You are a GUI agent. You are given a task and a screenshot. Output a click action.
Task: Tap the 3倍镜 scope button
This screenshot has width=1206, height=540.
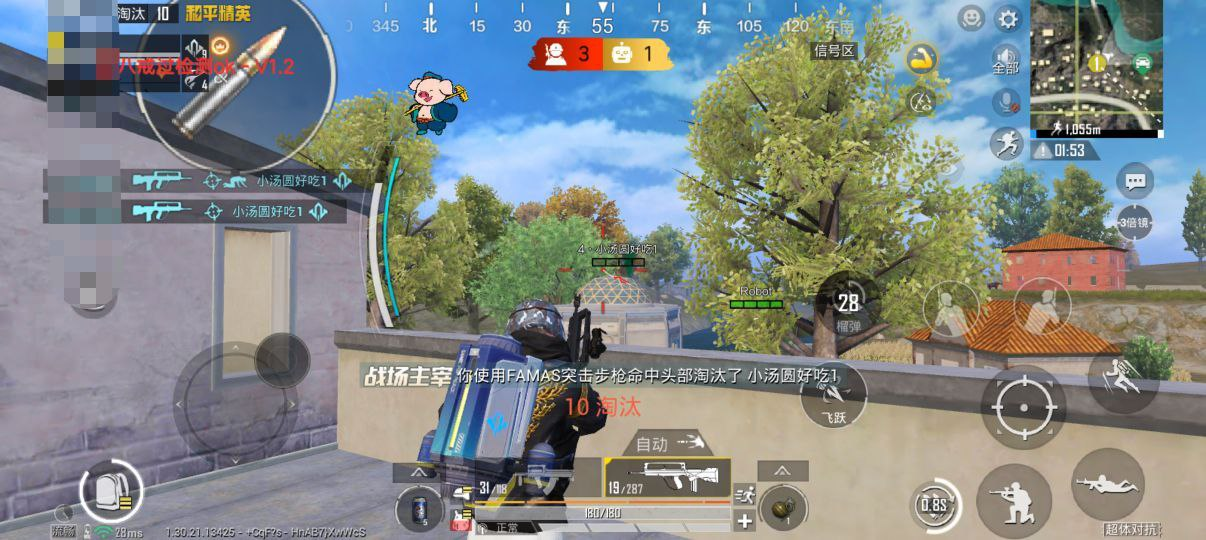pyautogui.click(x=1135, y=221)
